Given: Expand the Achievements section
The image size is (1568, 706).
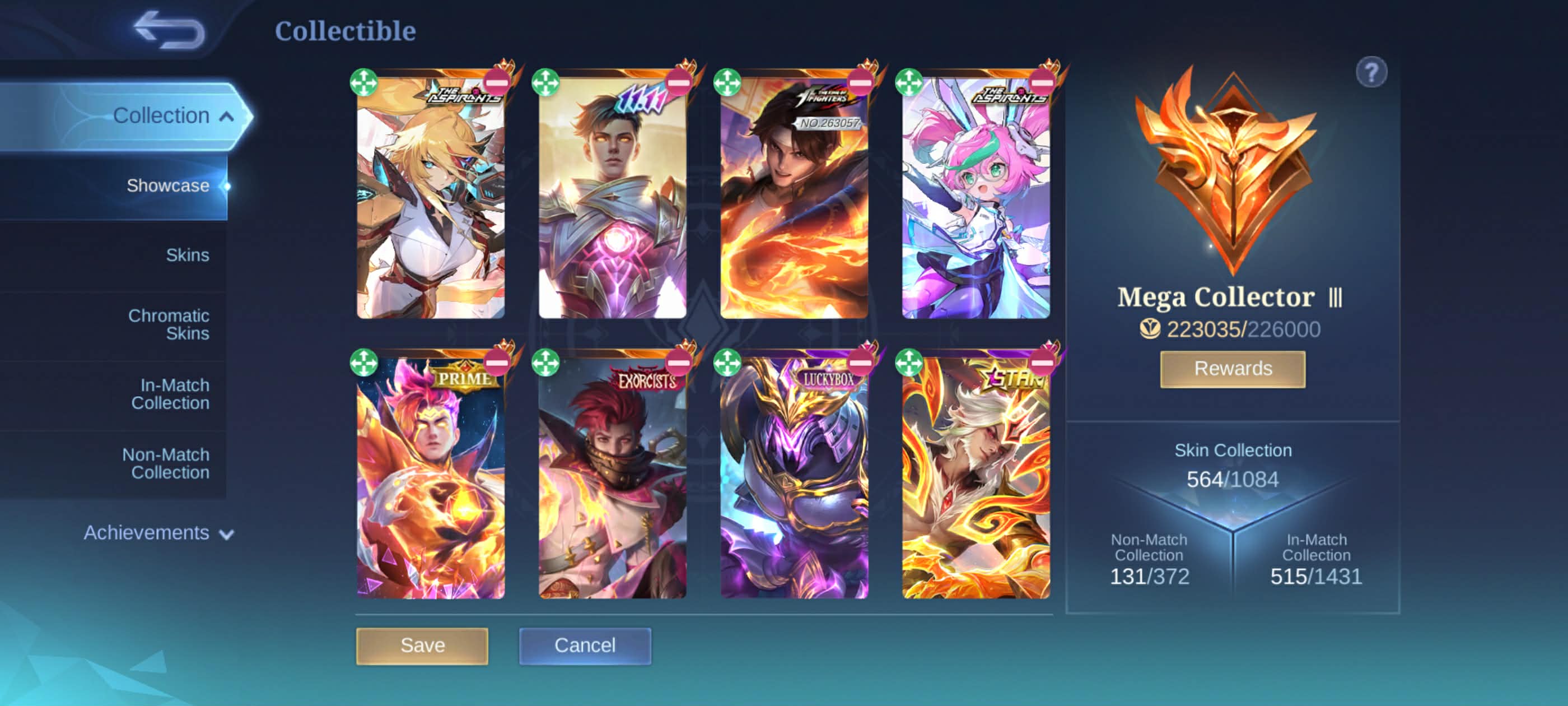Looking at the screenshot, I should [x=158, y=533].
